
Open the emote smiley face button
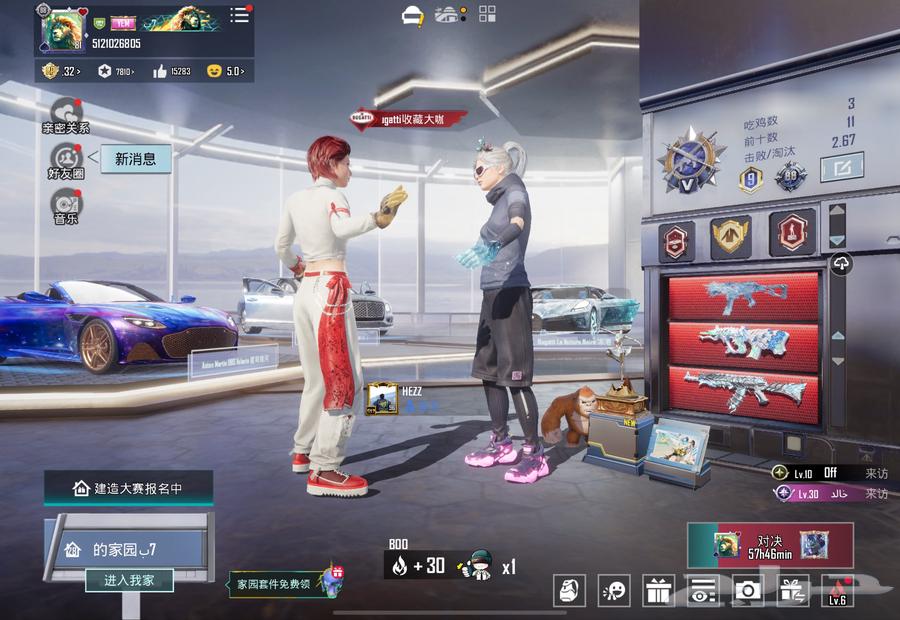[614, 591]
